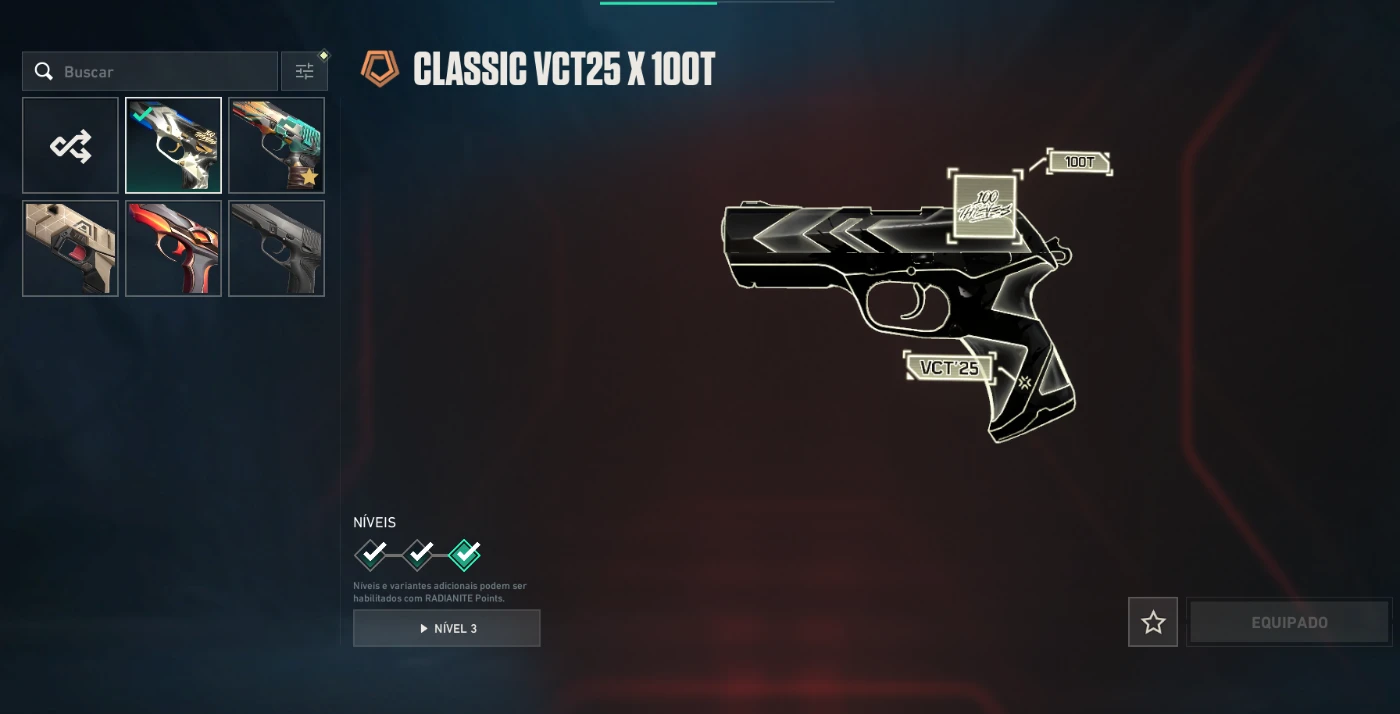
Task: Choose the VCT25 x 100T Classic skin
Action: [x=173, y=145]
